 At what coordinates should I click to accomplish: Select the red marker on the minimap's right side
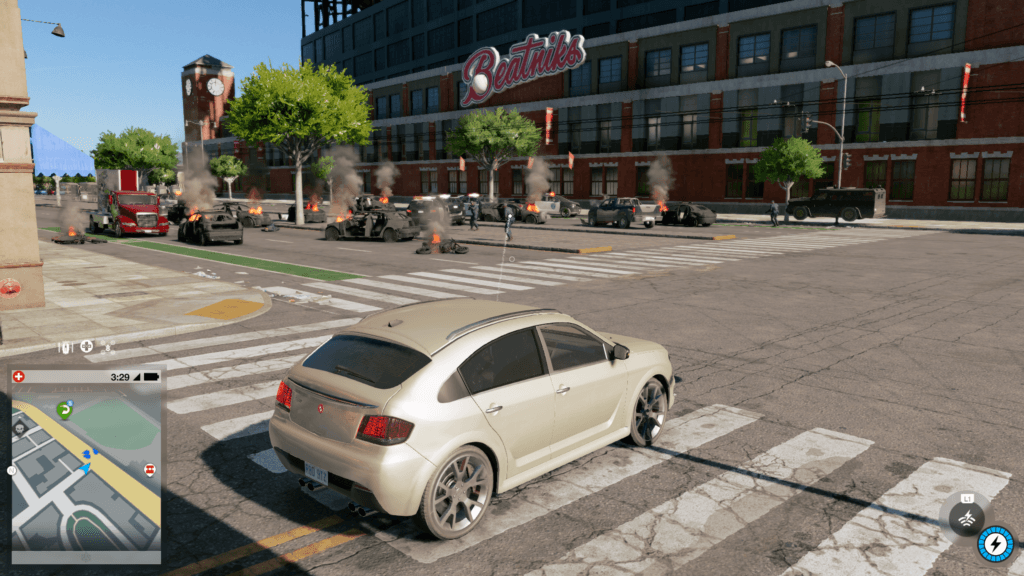150,469
